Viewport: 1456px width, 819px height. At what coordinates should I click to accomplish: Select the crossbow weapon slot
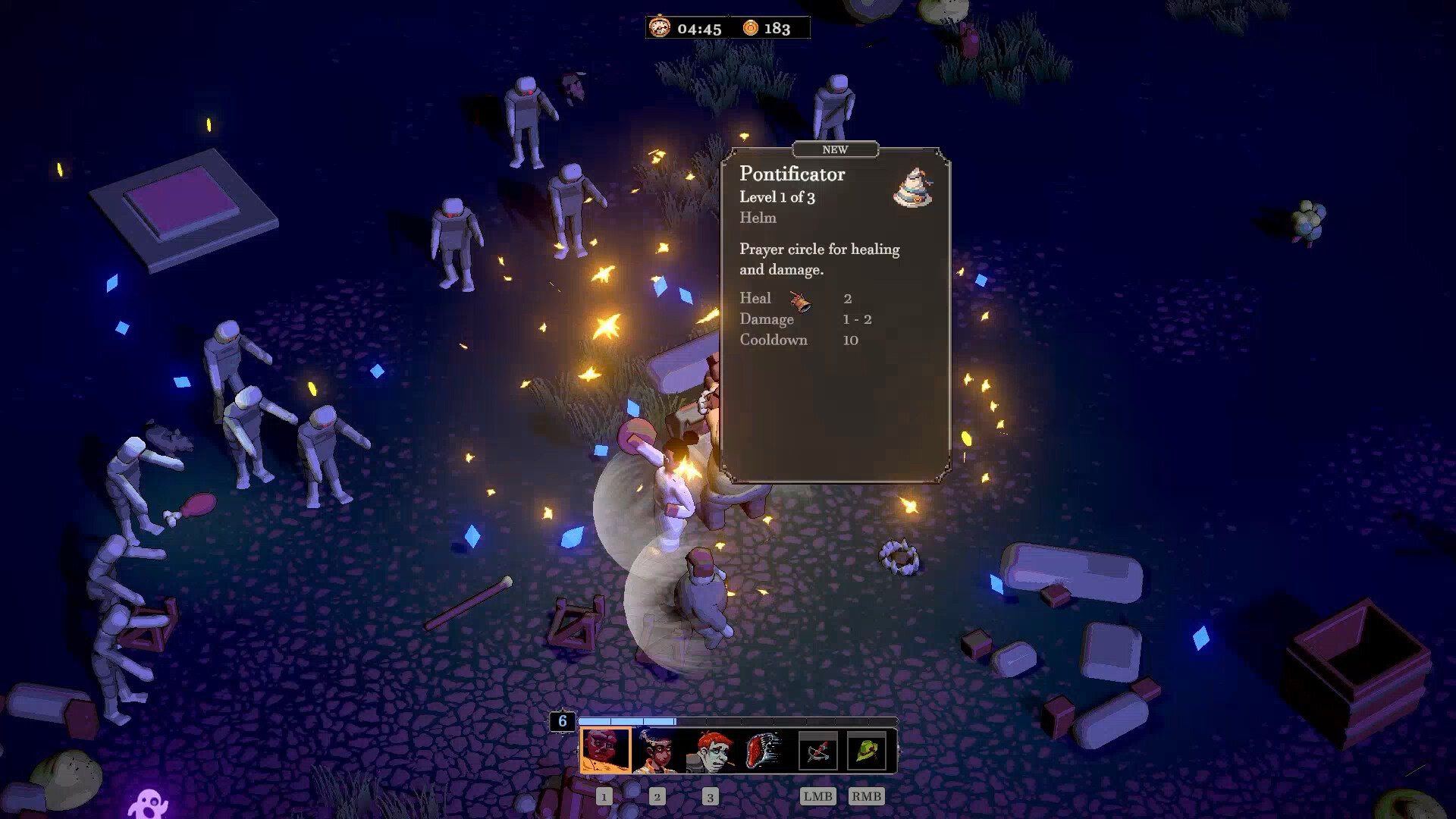point(817,751)
